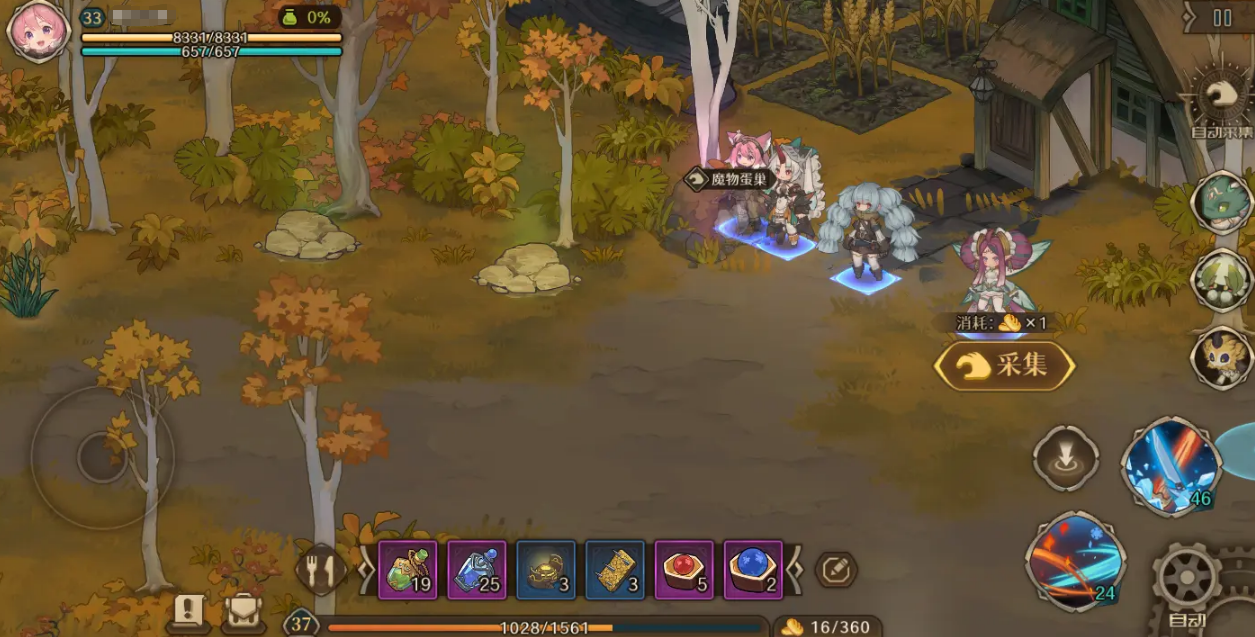1255x637 pixels.
Task: Select the yellow fox pet portrait
Action: pos(1223,356)
